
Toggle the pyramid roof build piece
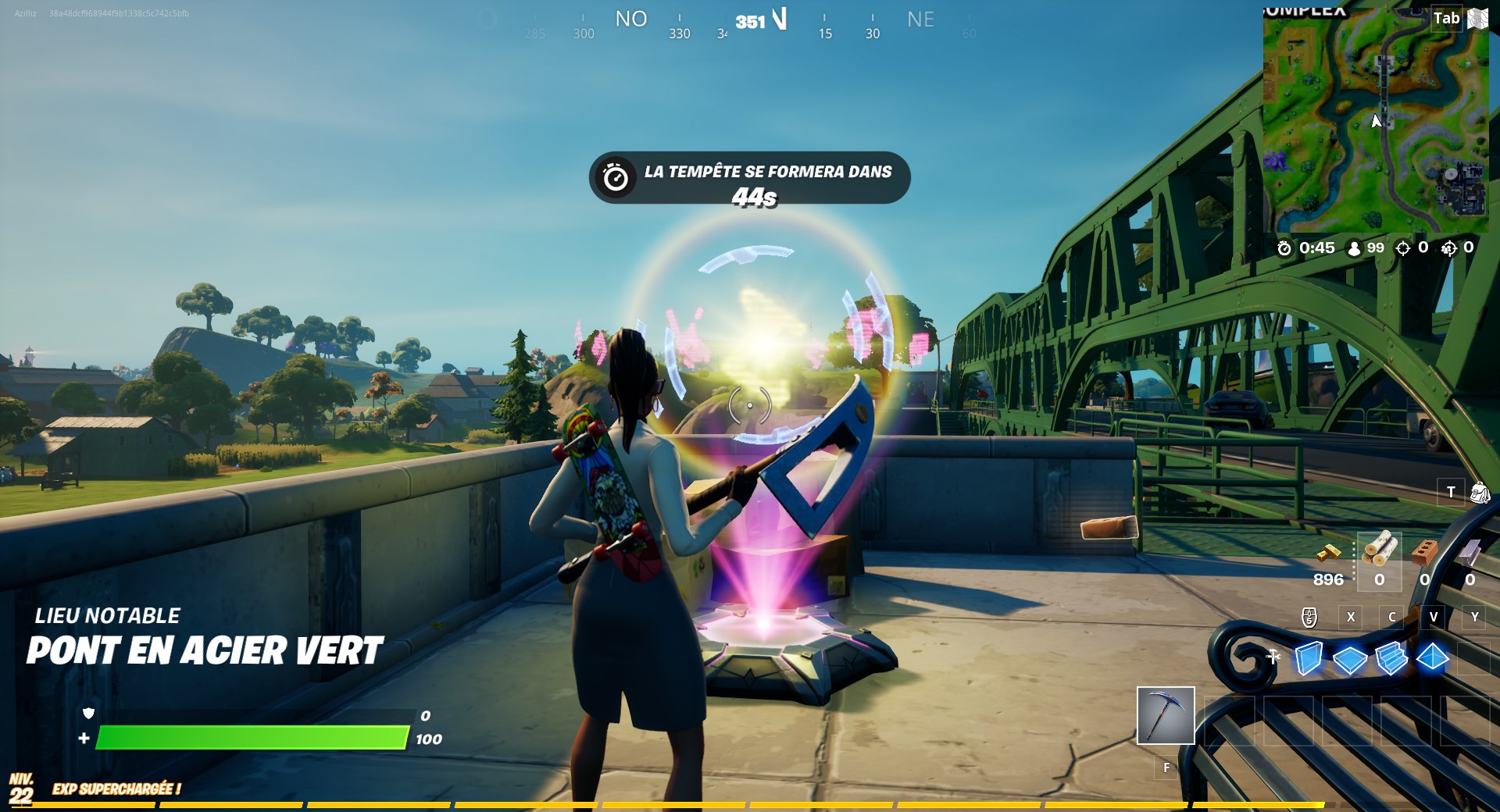coord(1431,658)
